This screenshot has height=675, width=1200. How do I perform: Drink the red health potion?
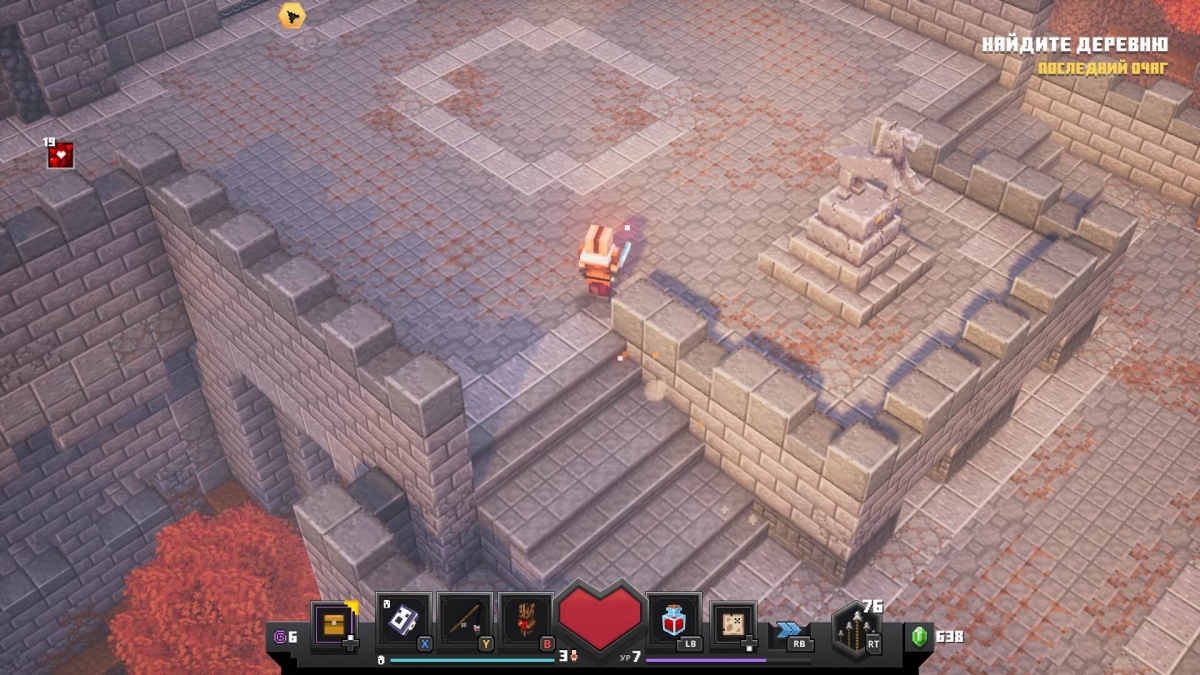(x=673, y=621)
